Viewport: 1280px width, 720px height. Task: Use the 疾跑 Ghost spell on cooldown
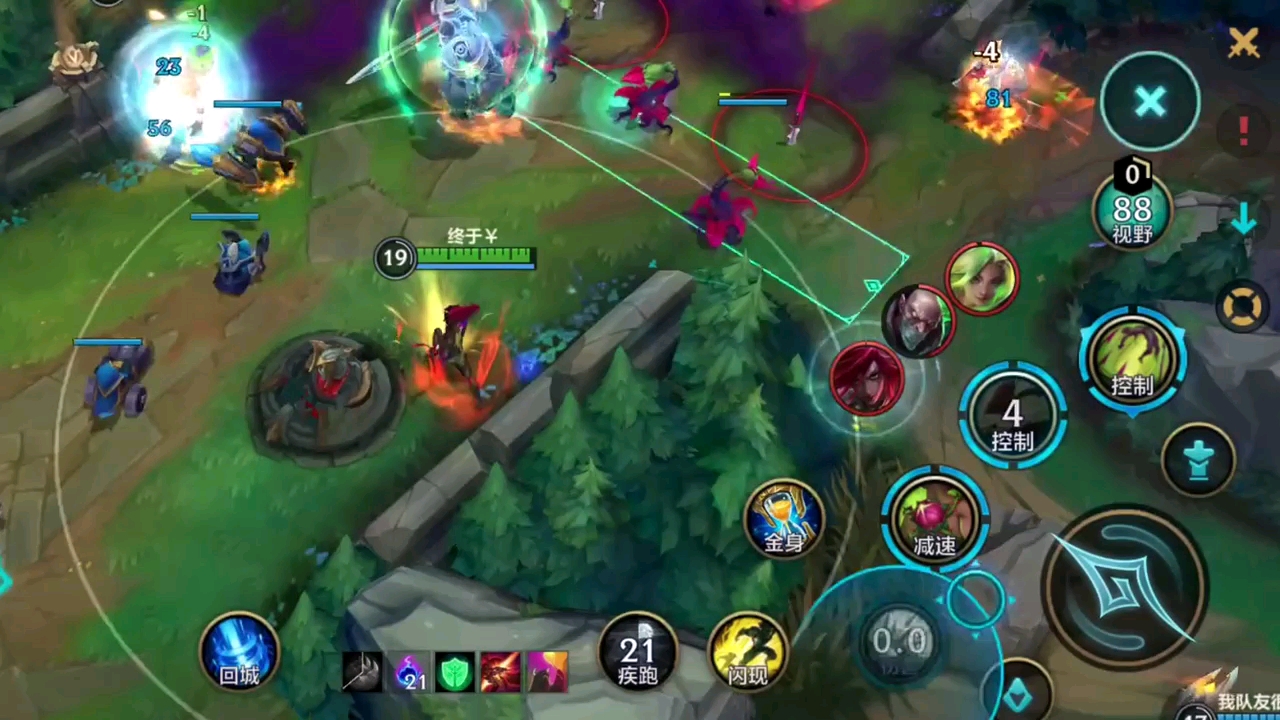tap(638, 652)
